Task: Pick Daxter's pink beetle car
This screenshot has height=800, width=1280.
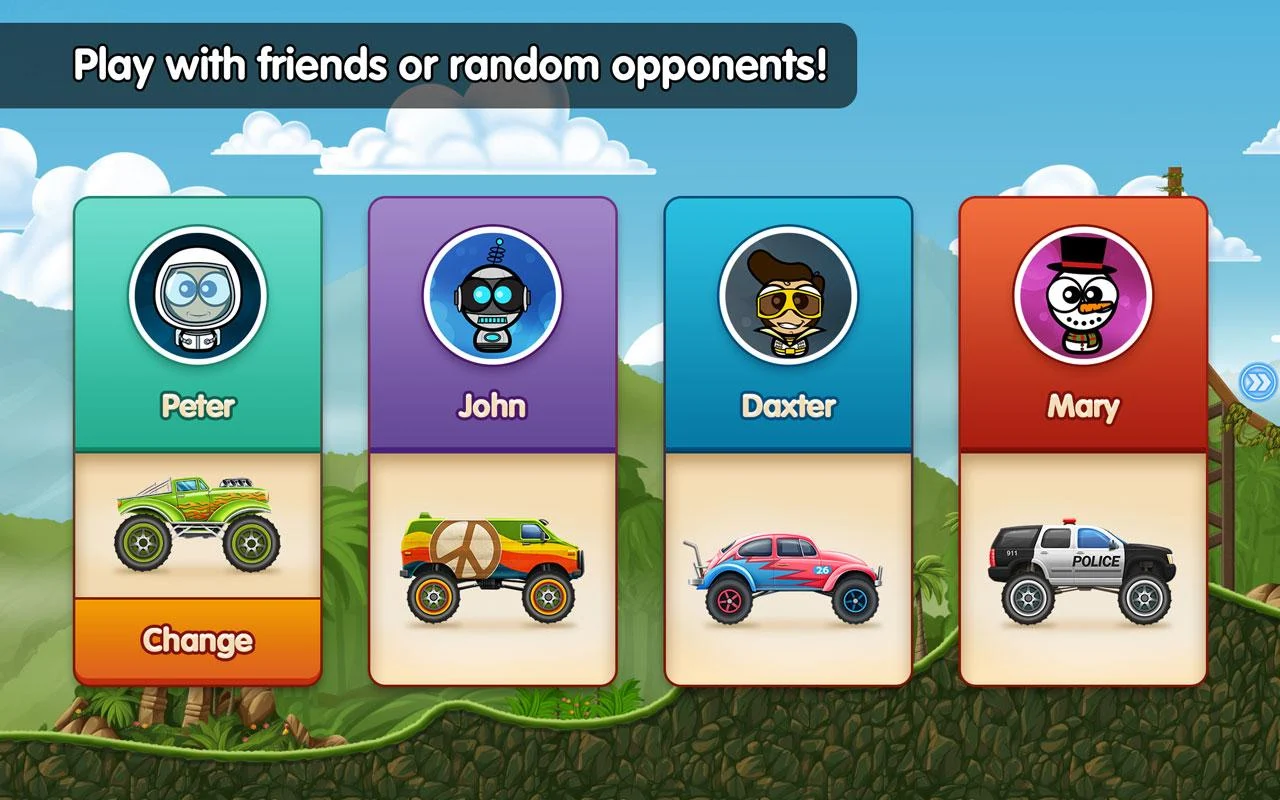Action: tap(788, 577)
